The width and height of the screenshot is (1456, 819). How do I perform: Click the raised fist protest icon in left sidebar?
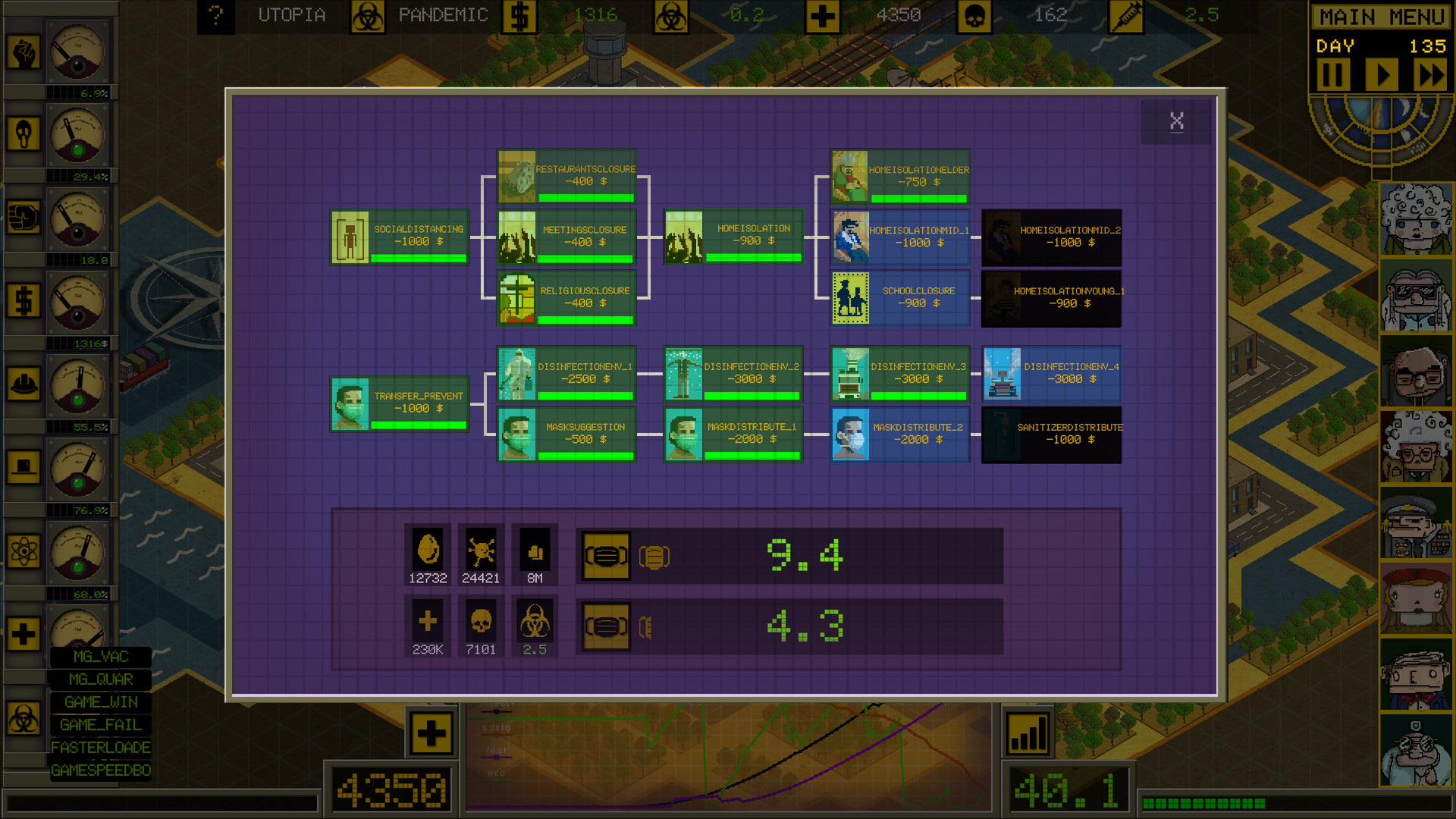[x=25, y=52]
